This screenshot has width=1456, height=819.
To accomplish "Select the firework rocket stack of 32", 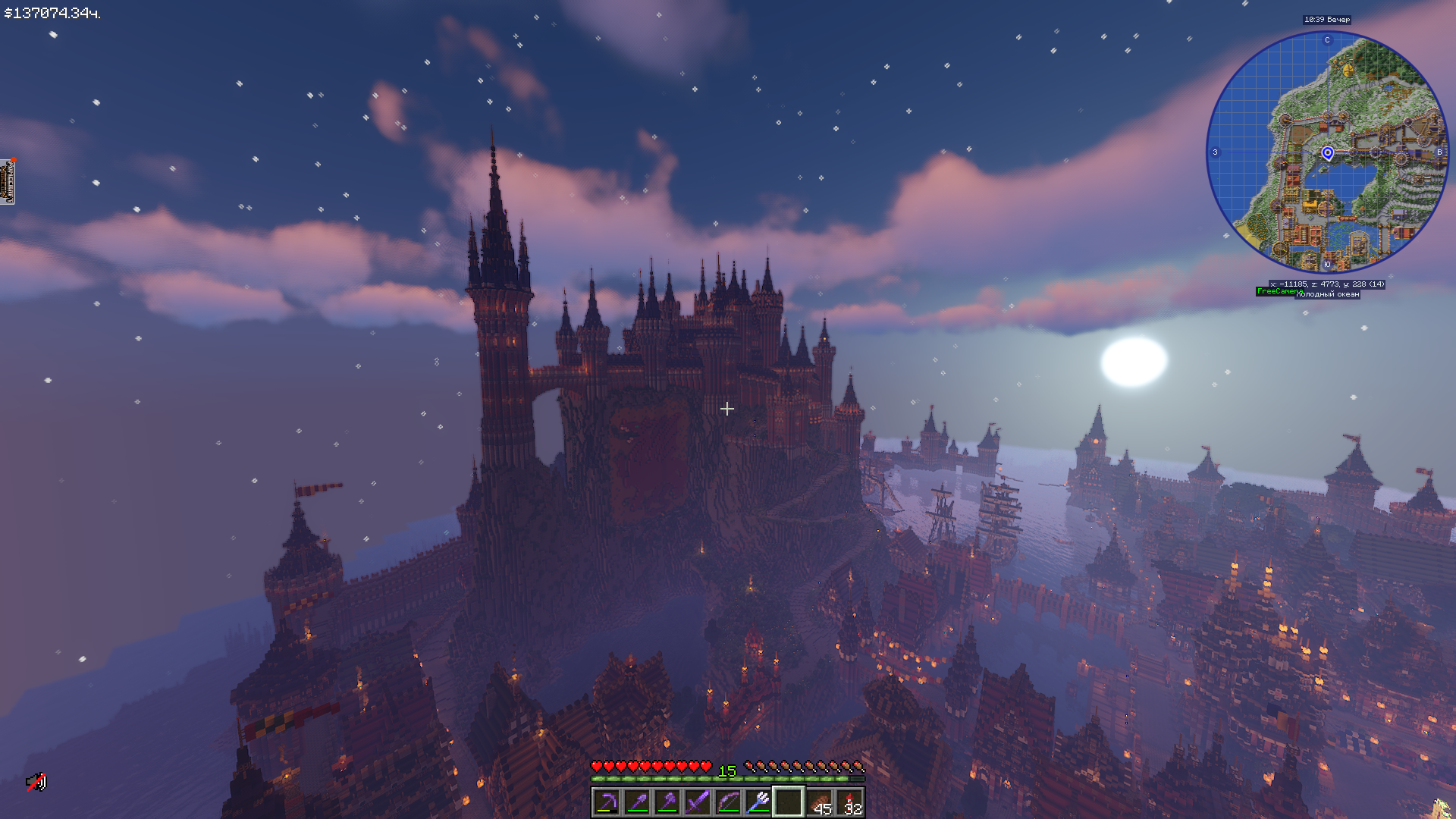I will pyautogui.click(x=849, y=802).
